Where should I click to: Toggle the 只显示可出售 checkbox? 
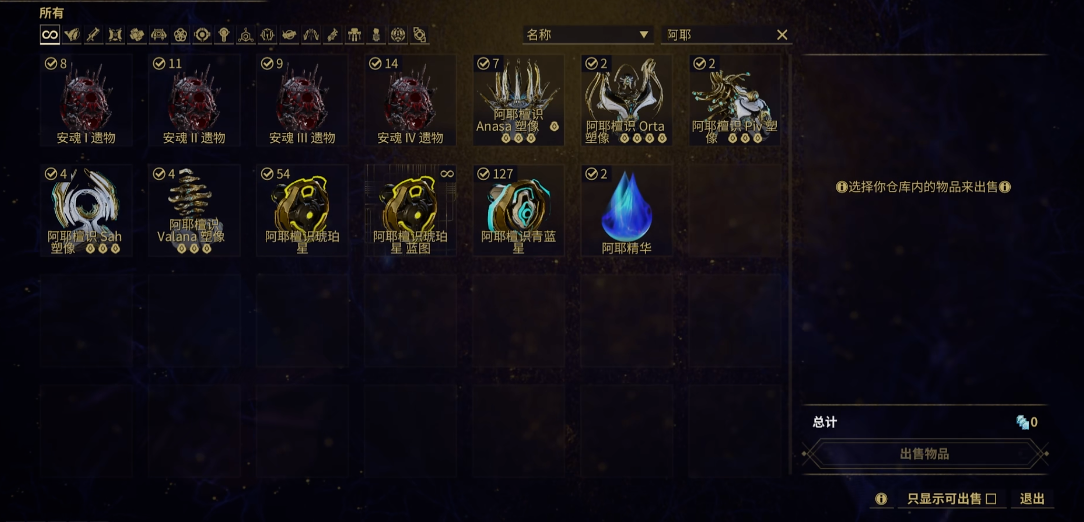click(991, 499)
